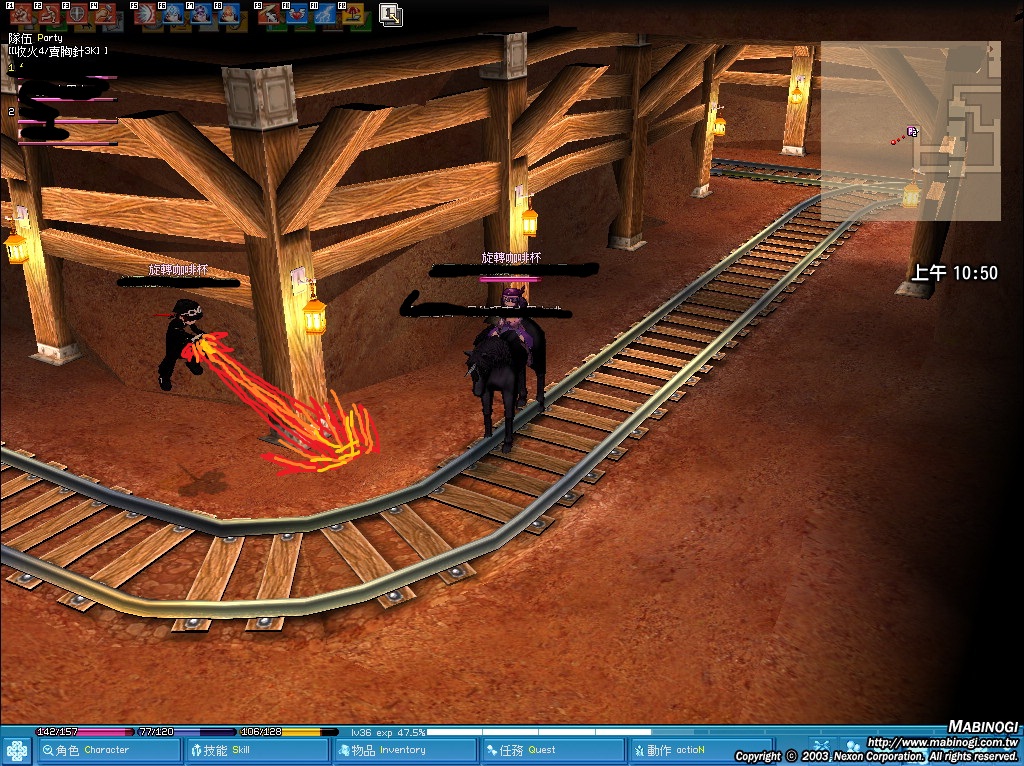Use the F9 hammer skill icon
This screenshot has width=1024, height=766.
[x=269, y=14]
